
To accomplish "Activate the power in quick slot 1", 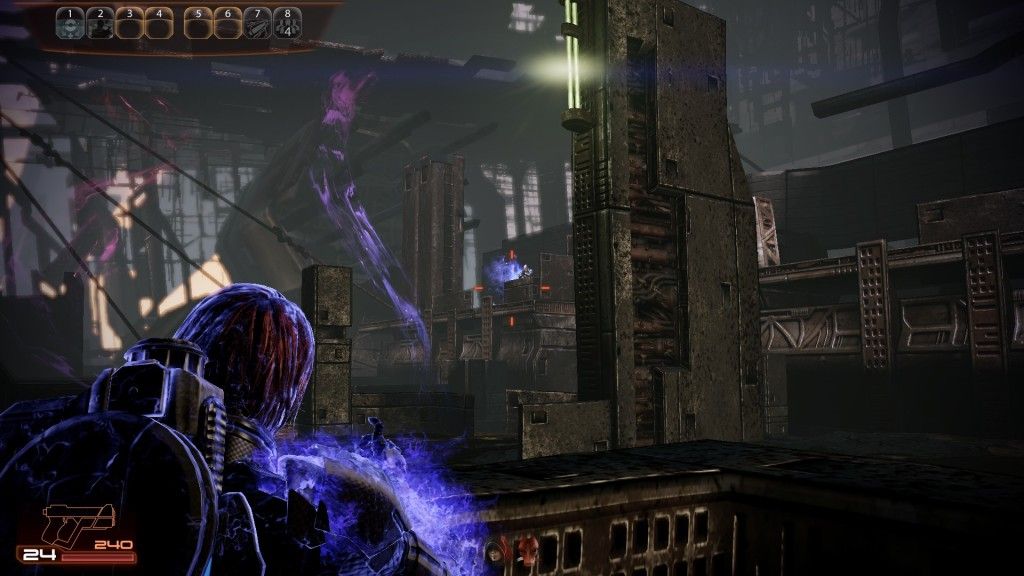I will [69, 23].
